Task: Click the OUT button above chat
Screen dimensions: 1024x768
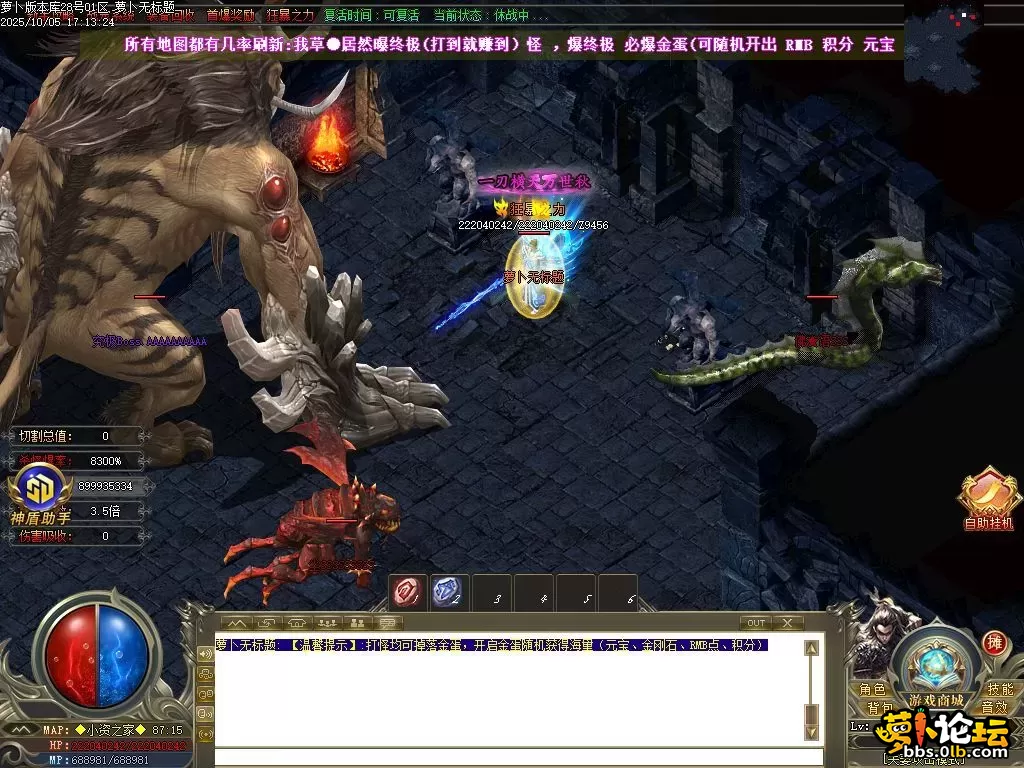Action: pos(756,623)
